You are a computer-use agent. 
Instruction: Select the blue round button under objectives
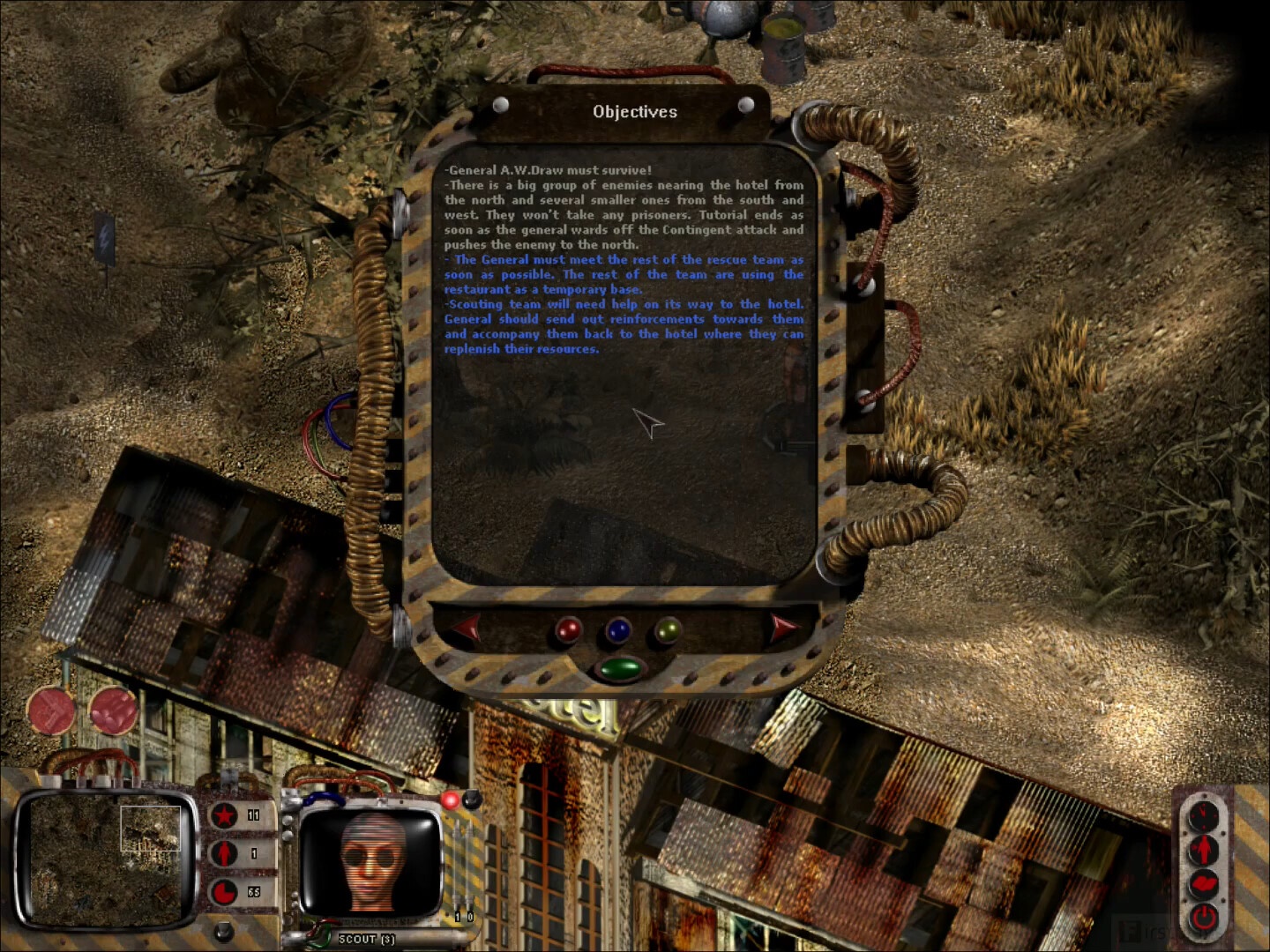click(x=618, y=629)
